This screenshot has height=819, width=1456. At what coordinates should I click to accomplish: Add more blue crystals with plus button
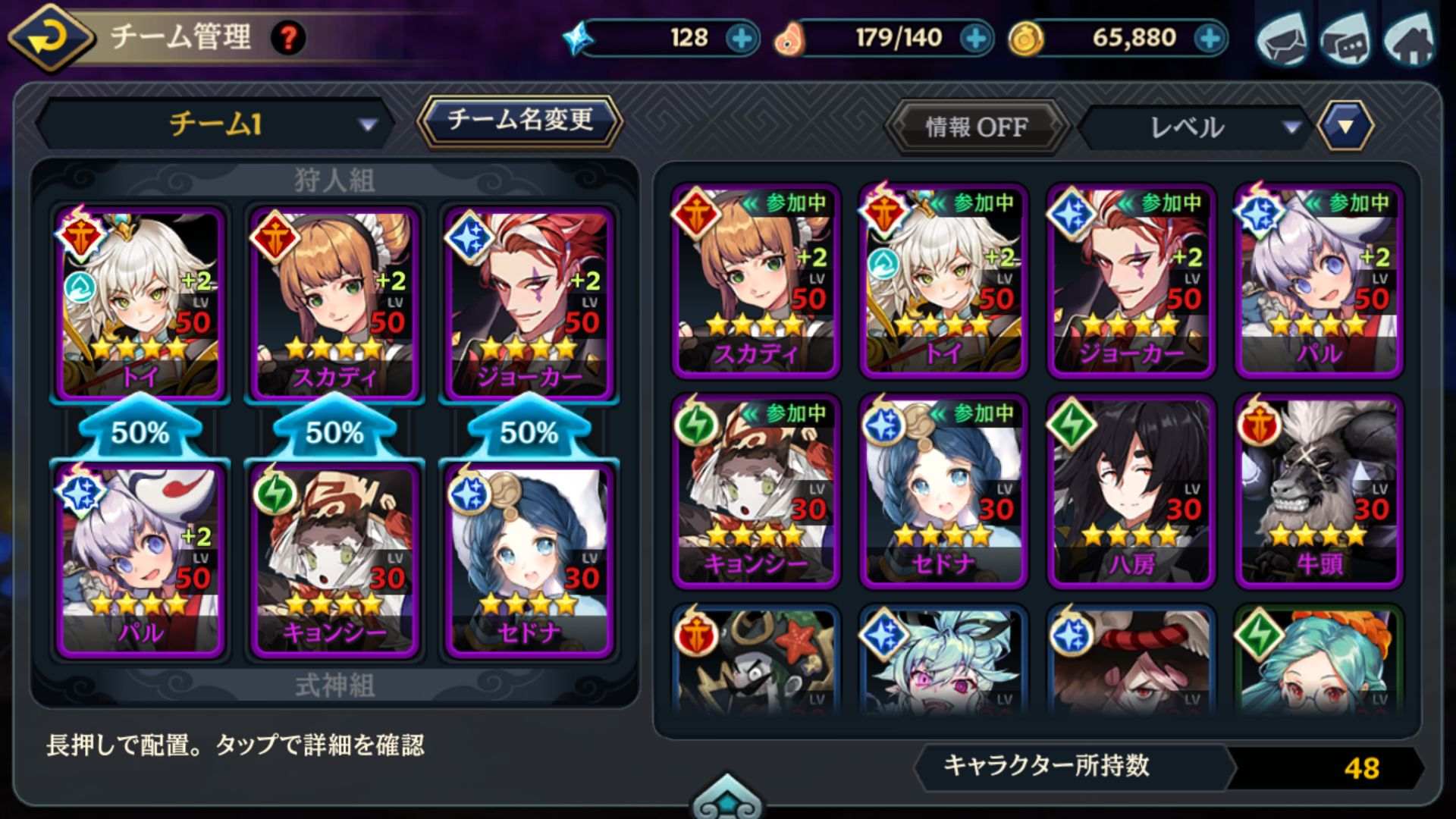click(x=741, y=38)
